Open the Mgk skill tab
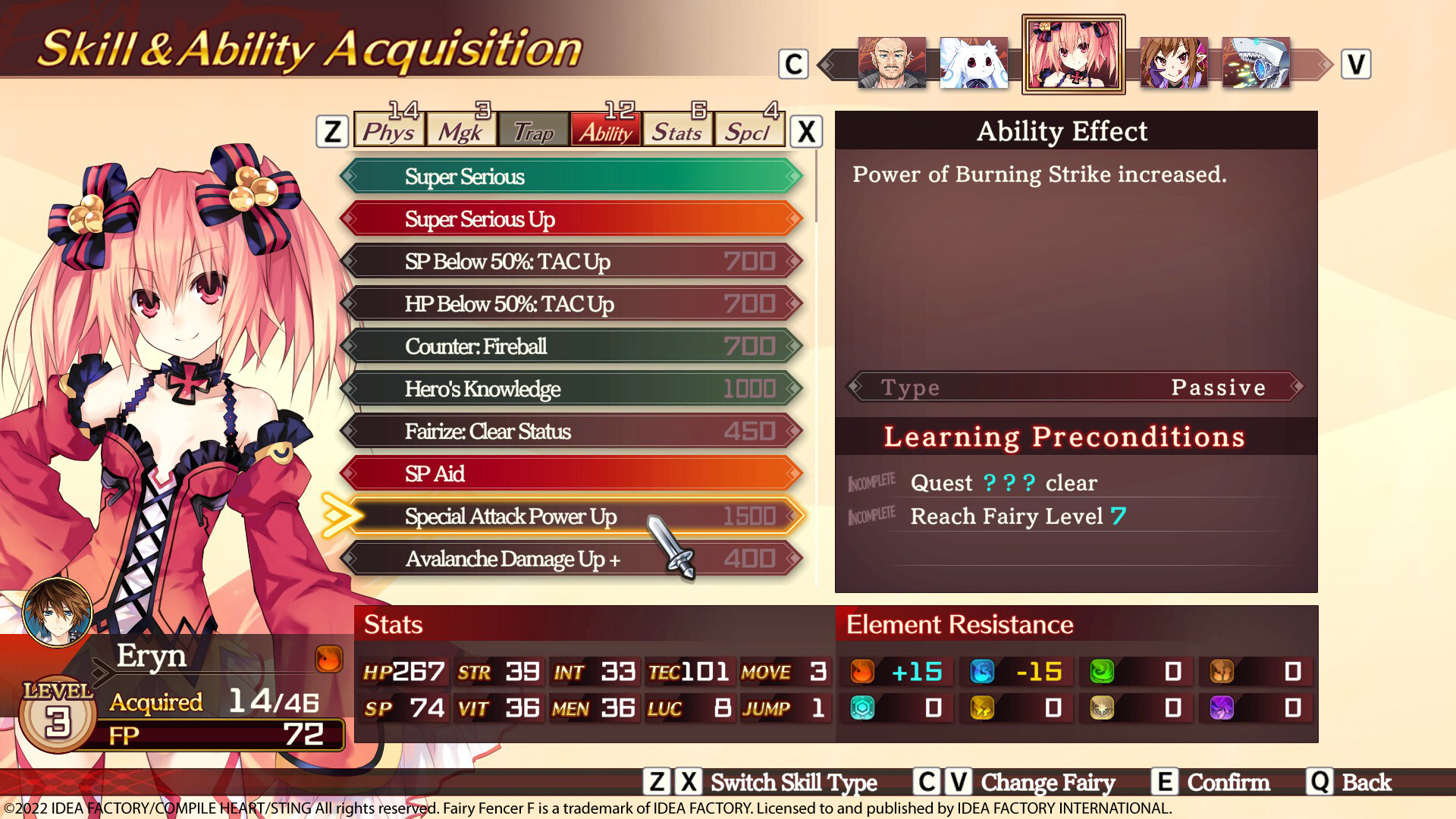The image size is (1456, 819). (x=461, y=131)
